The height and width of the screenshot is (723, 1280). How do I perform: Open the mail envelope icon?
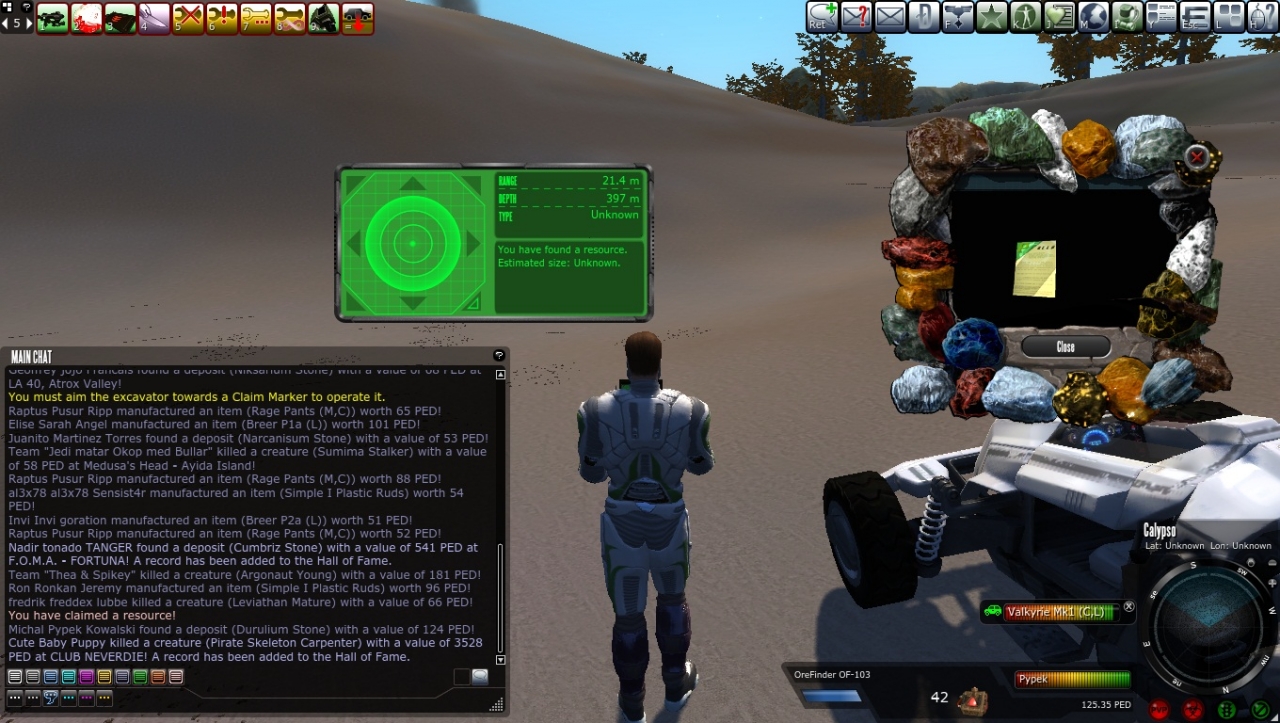click(x=890, y=17)
